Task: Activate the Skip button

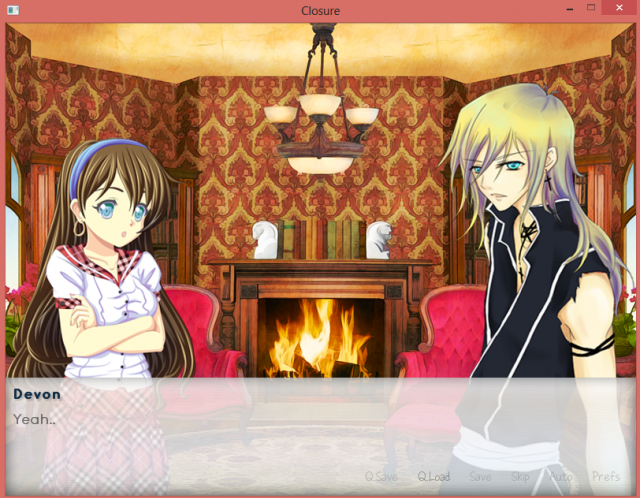Action: 521,477
